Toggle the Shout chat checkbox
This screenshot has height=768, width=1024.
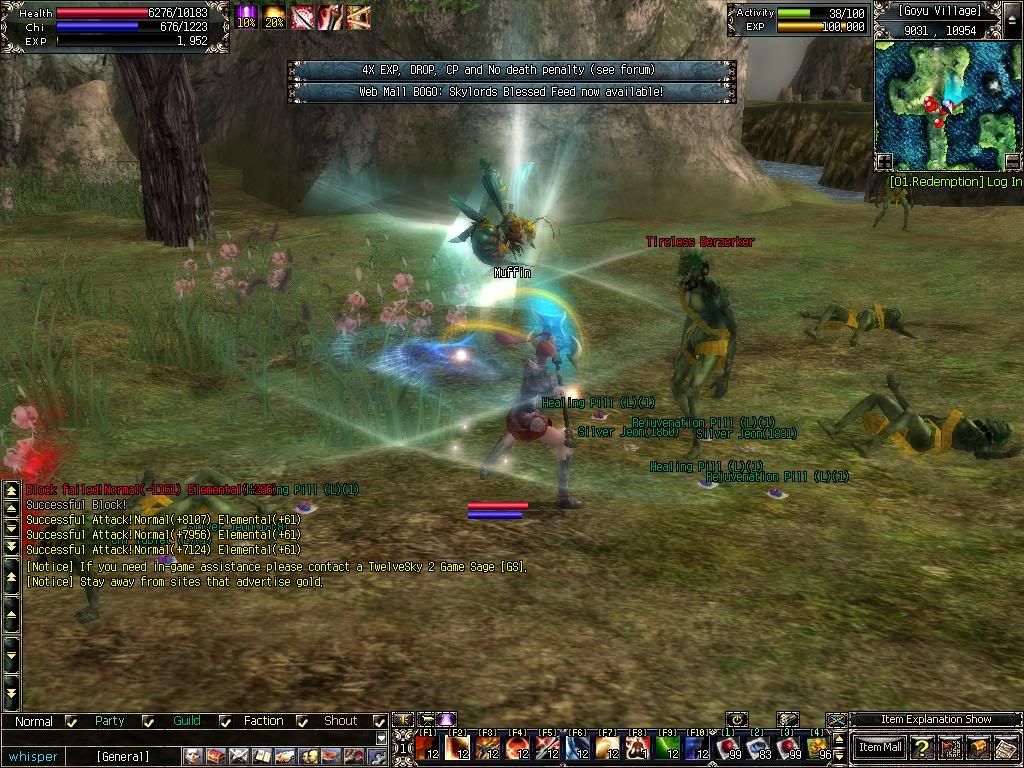(x=379, y=721)
